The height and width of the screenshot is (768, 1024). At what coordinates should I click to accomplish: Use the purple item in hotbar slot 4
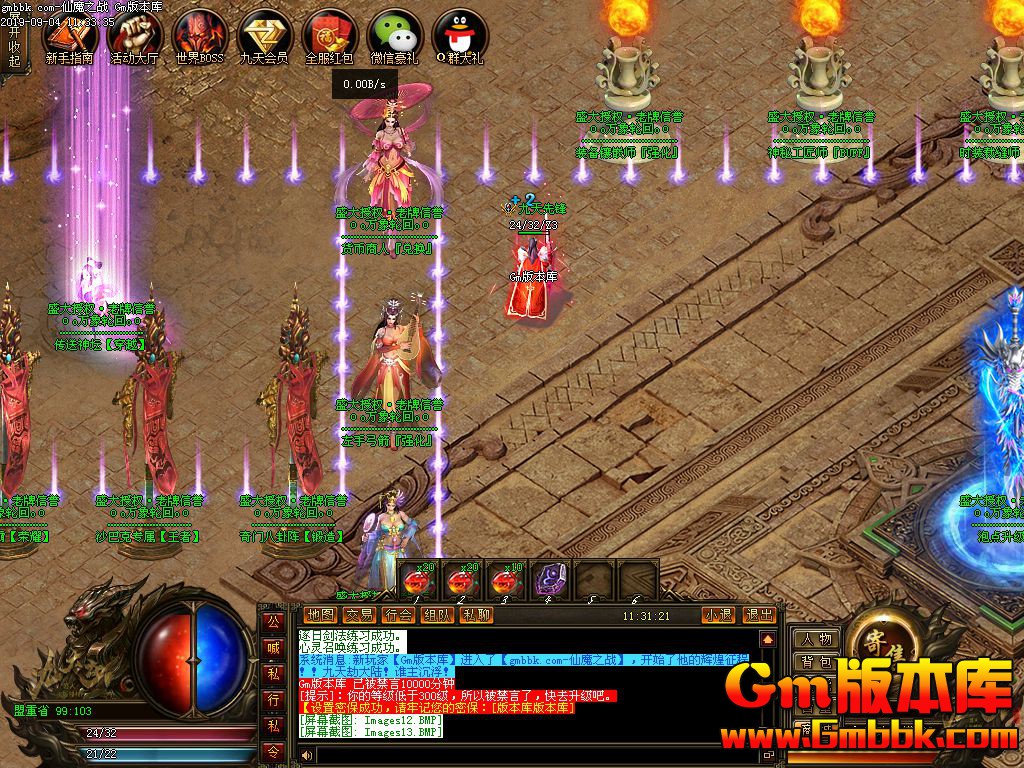tap(547, 581)
